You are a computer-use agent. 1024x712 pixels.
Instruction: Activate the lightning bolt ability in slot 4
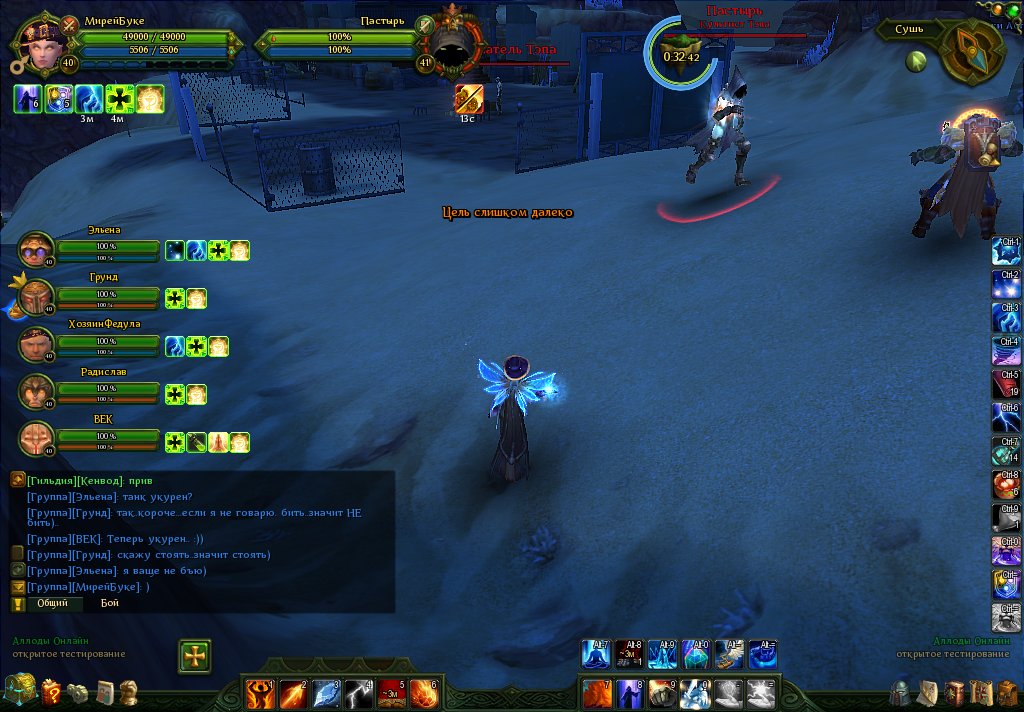pos(360,692)
